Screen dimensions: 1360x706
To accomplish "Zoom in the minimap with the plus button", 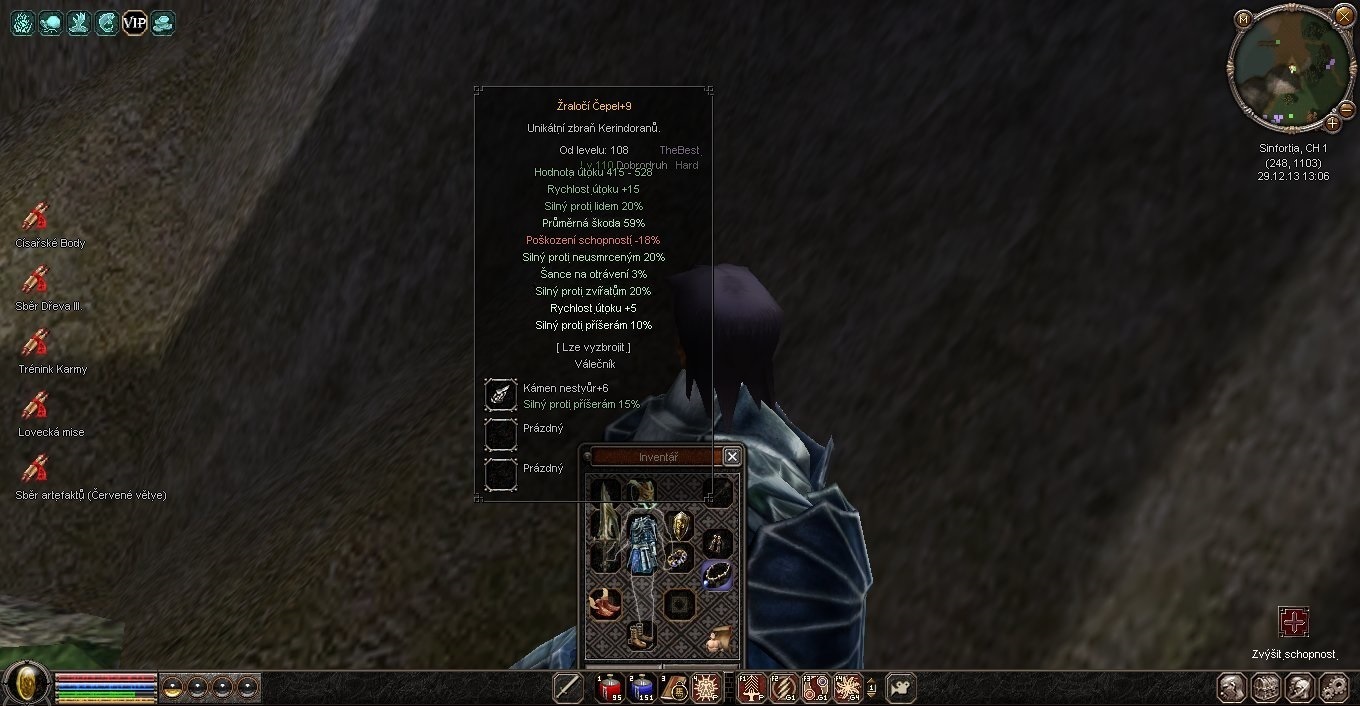I will (x=1332, y=123).
